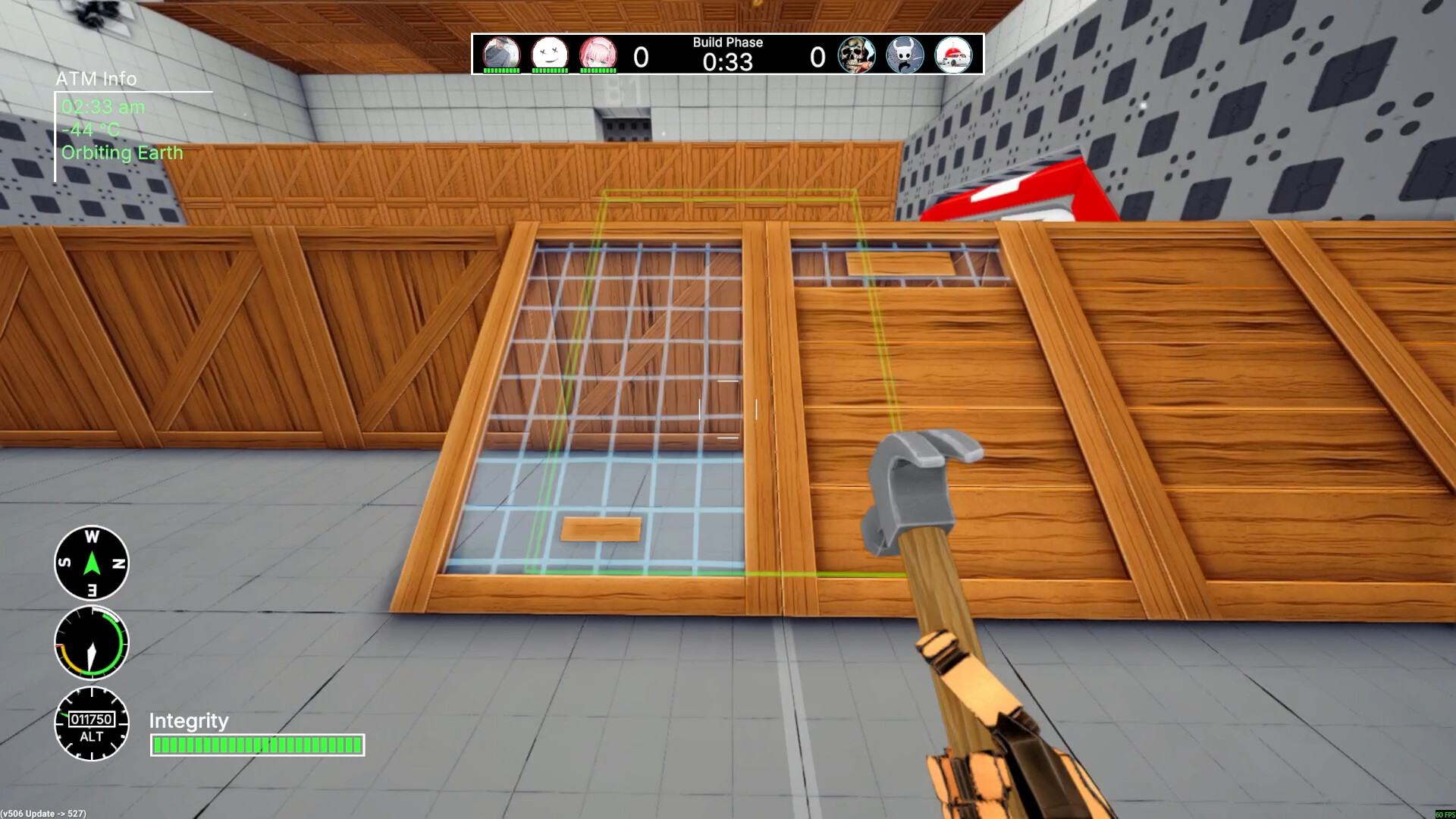Select the attitude indicator gauge
The width and height of the screenshot is (1456, 819).
click(92, 643)
